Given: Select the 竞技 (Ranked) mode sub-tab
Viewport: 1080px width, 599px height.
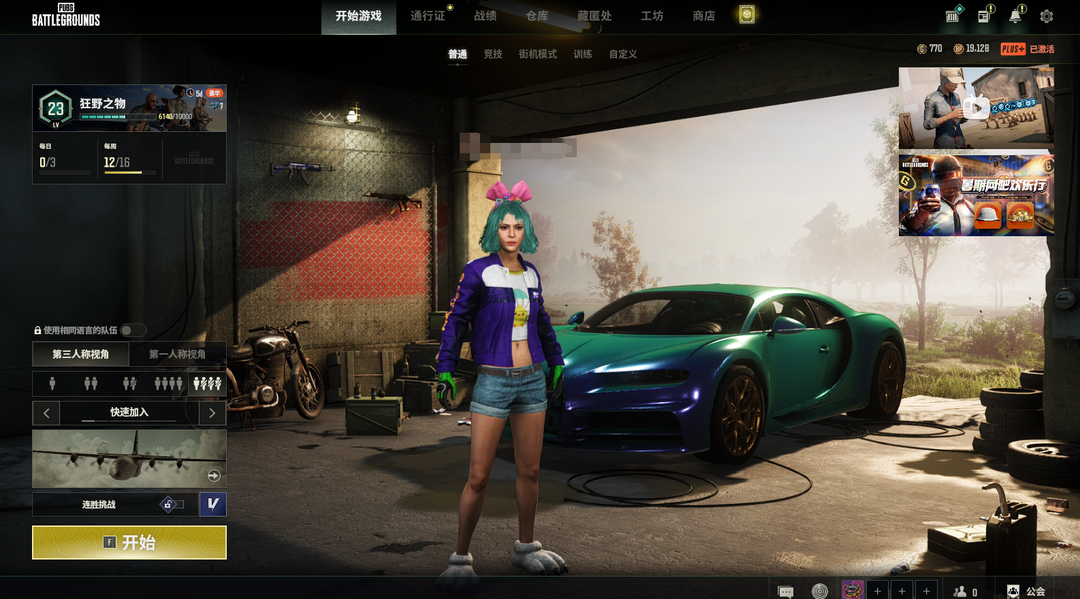Looking at the screenshot, I should [x=492, y=54].
